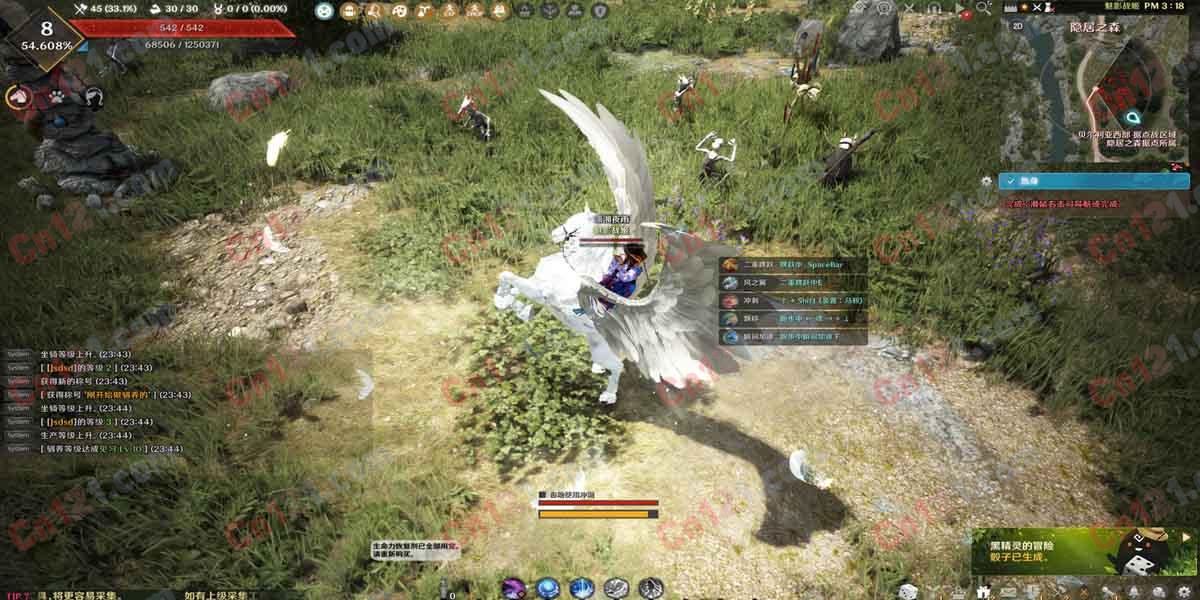This screenshot has height=600, width=1200.
Task: Activate the purple swirl skill icon
Action: [x=514, y=588]
